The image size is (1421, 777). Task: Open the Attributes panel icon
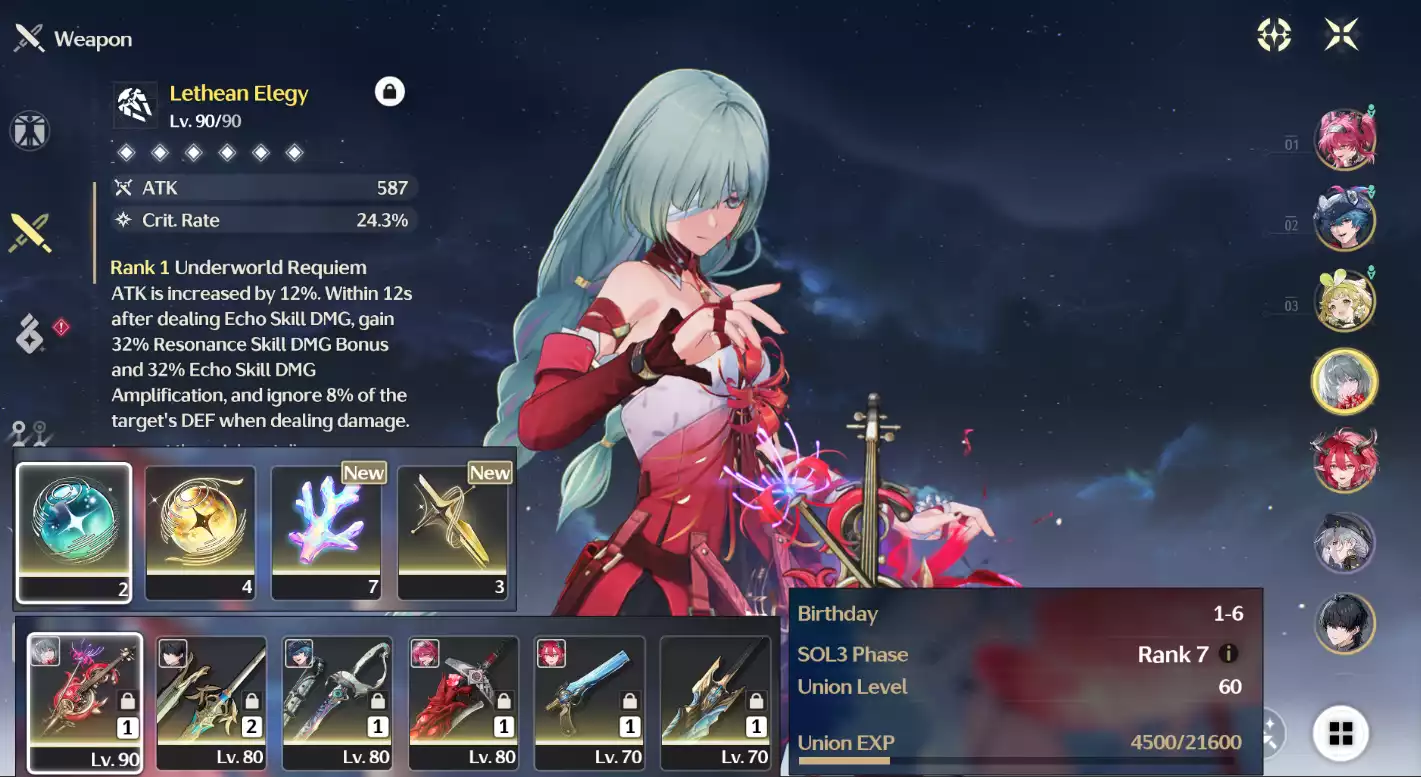click(x=30, y=131)
